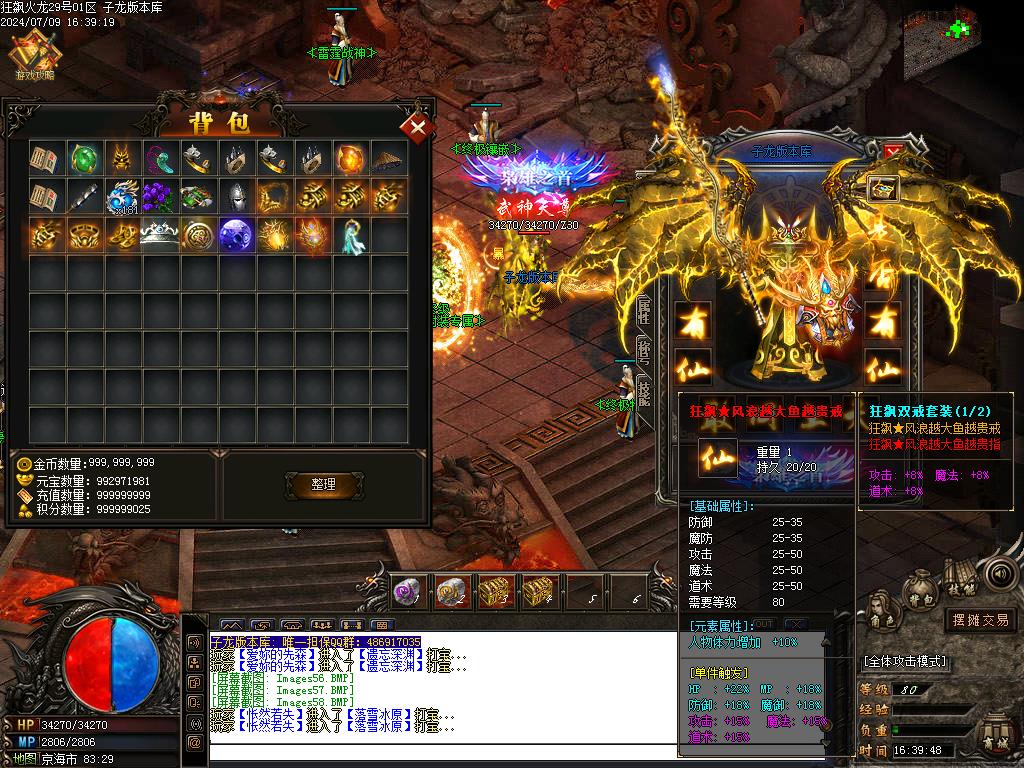This screenshot has height=768, width=1024.
Task: Choose the silver helmet in backpack
Action: click(236, 196)
